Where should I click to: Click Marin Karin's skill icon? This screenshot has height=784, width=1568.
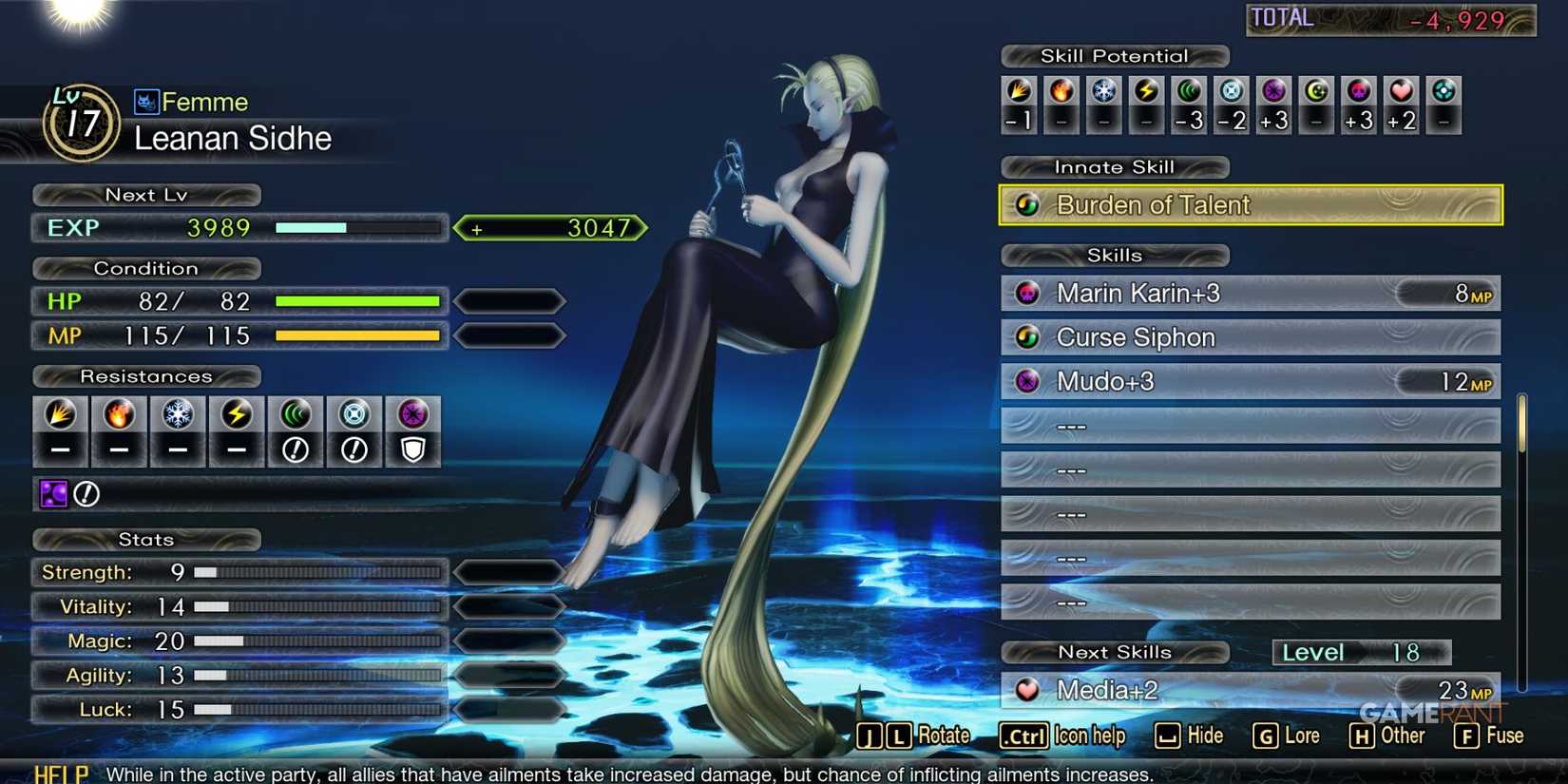point(1026,294)
